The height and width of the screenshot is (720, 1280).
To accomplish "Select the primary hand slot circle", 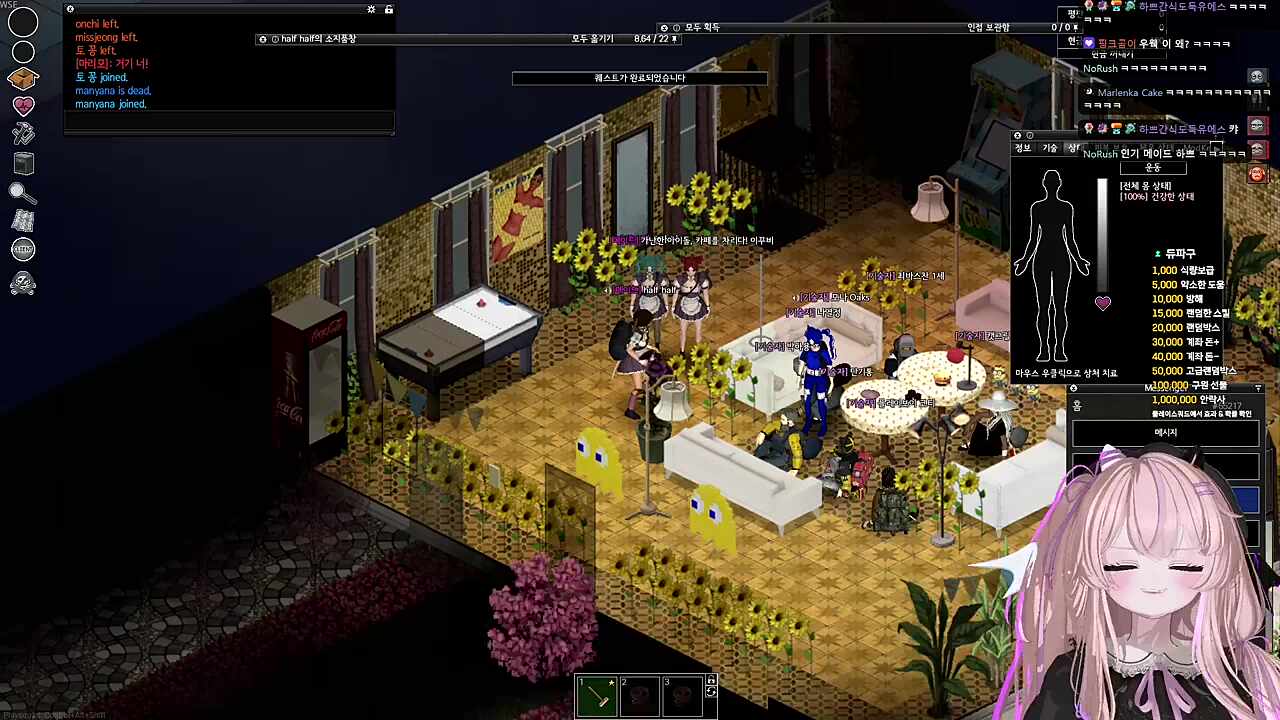I will tap(23, 21).
